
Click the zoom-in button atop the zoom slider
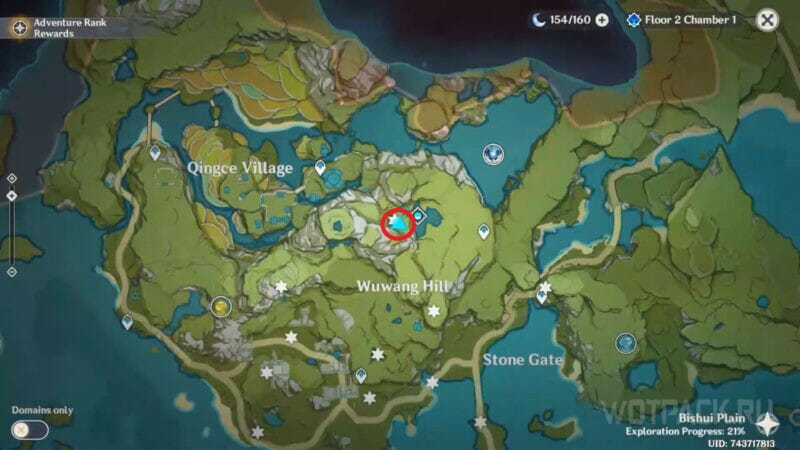[x=11, y=177]
